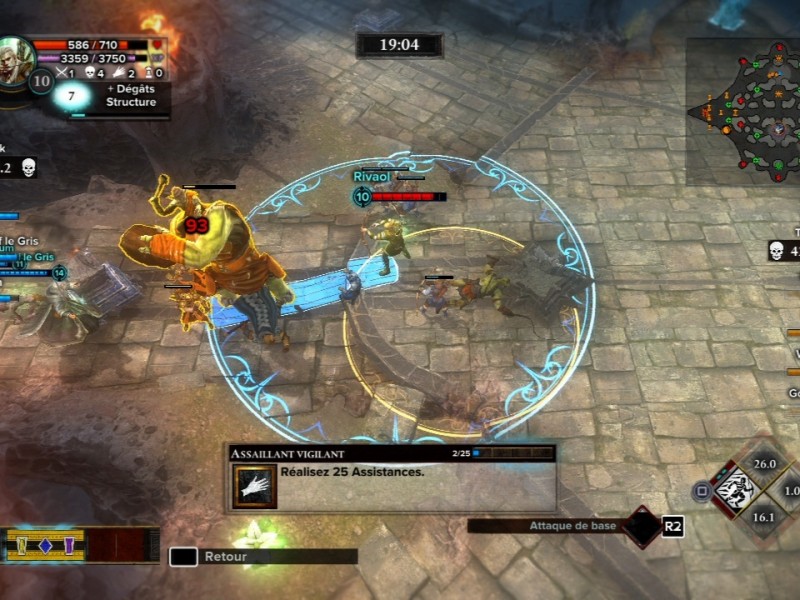Image resolution: width=800 pixels, height=600 pixels.
Task: Activate the charging warrior ability icon
Action: pyautogui.click(x=736, y=490)
